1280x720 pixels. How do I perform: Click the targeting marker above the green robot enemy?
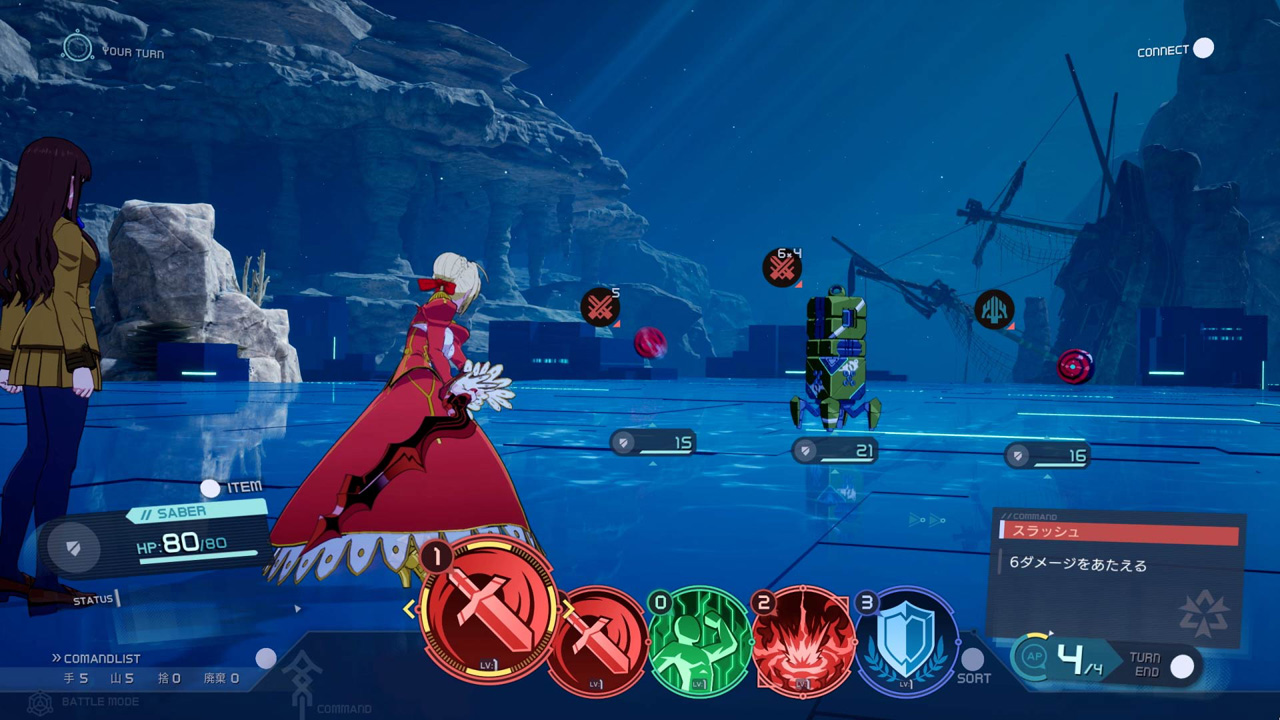click(781, 267)
